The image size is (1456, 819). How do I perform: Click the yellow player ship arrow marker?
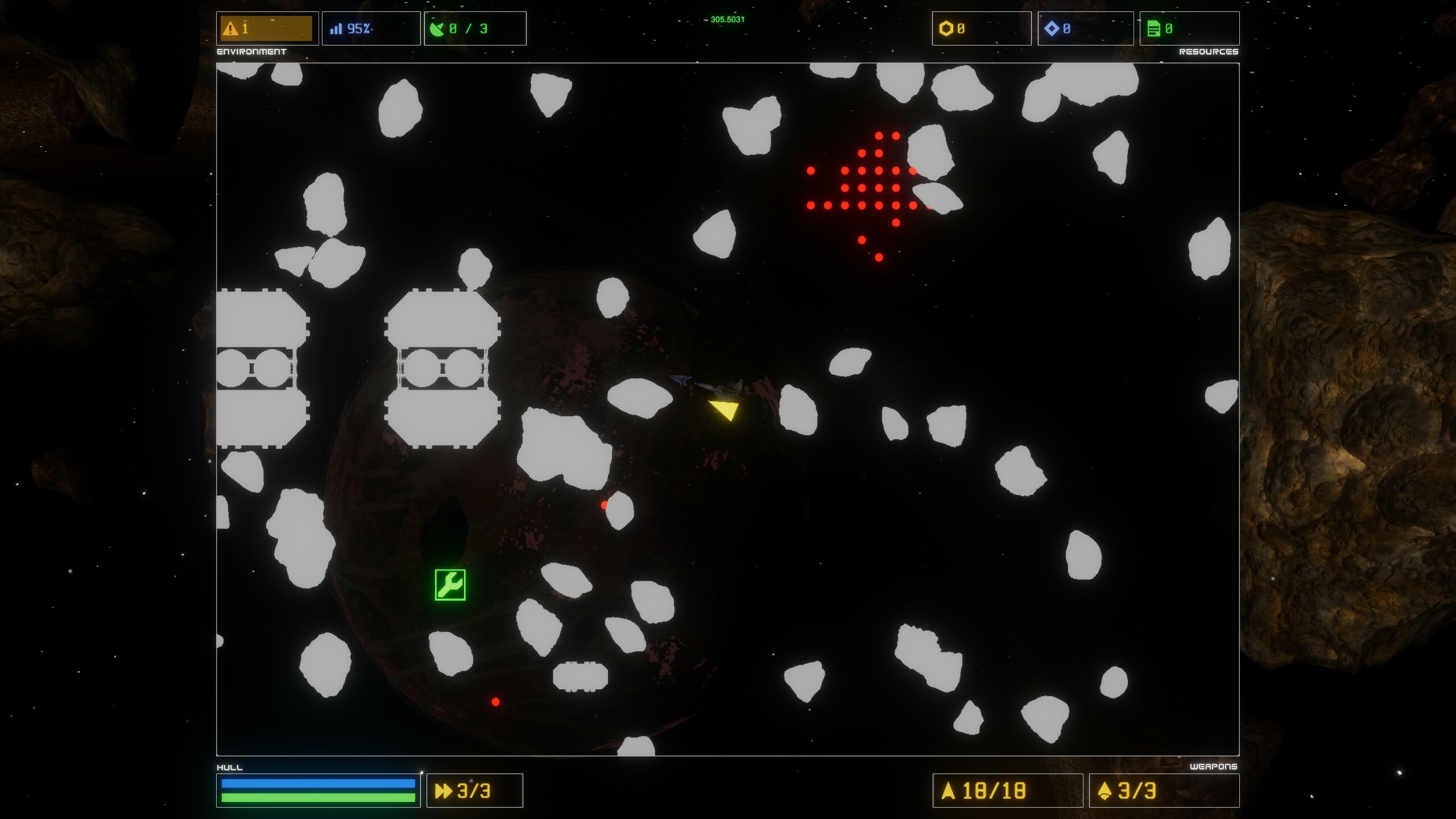pos(725,409)
